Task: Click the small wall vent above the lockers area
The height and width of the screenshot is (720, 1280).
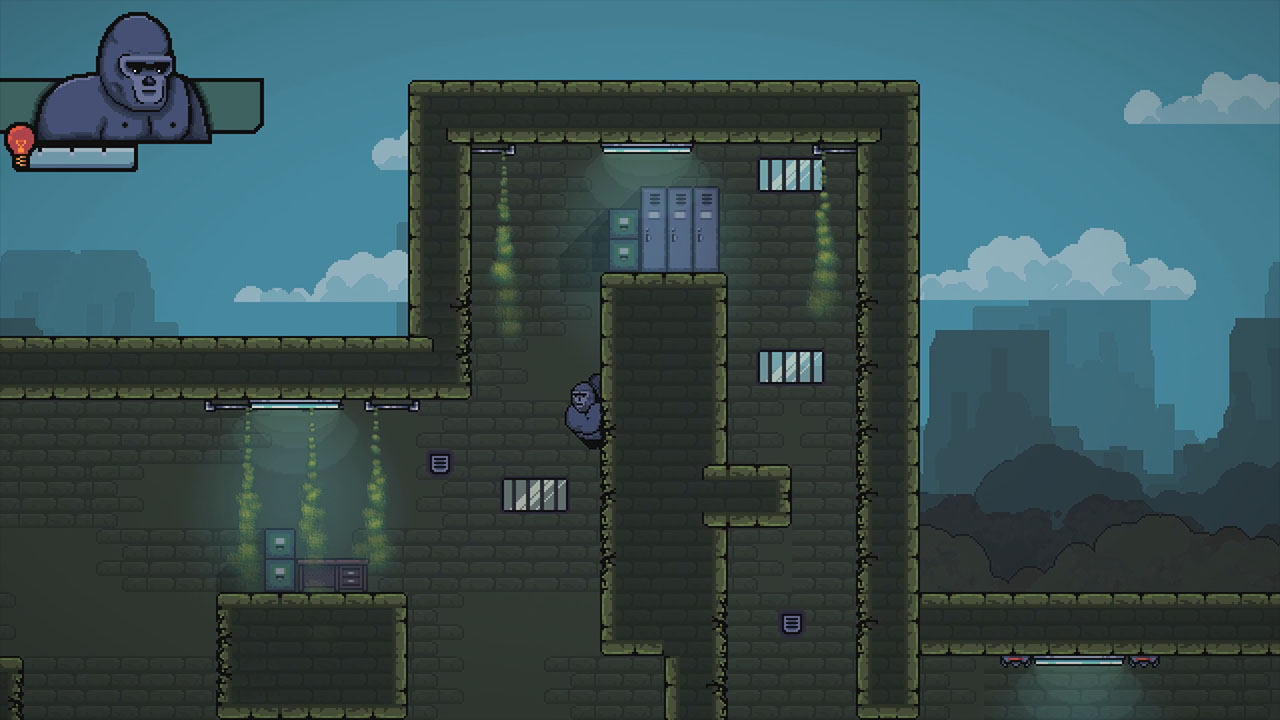Action: coord(440,462)
